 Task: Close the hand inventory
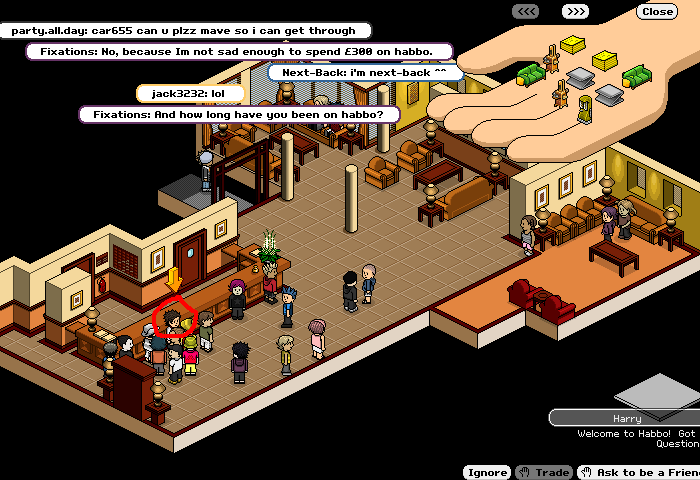click(x=657, y=12)
